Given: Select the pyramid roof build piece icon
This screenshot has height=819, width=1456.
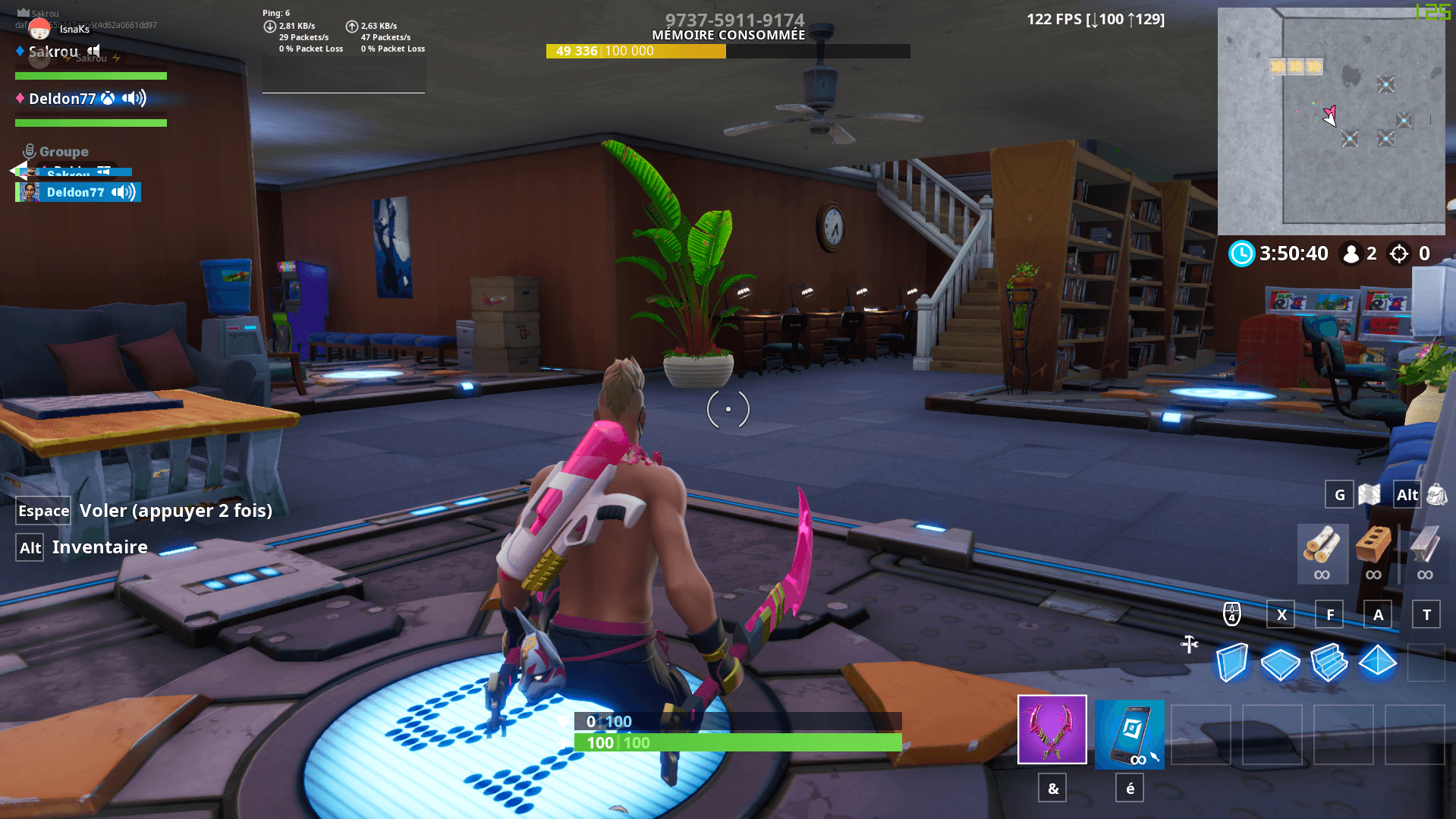Looking at the screenshot, I should [1379, 662].
